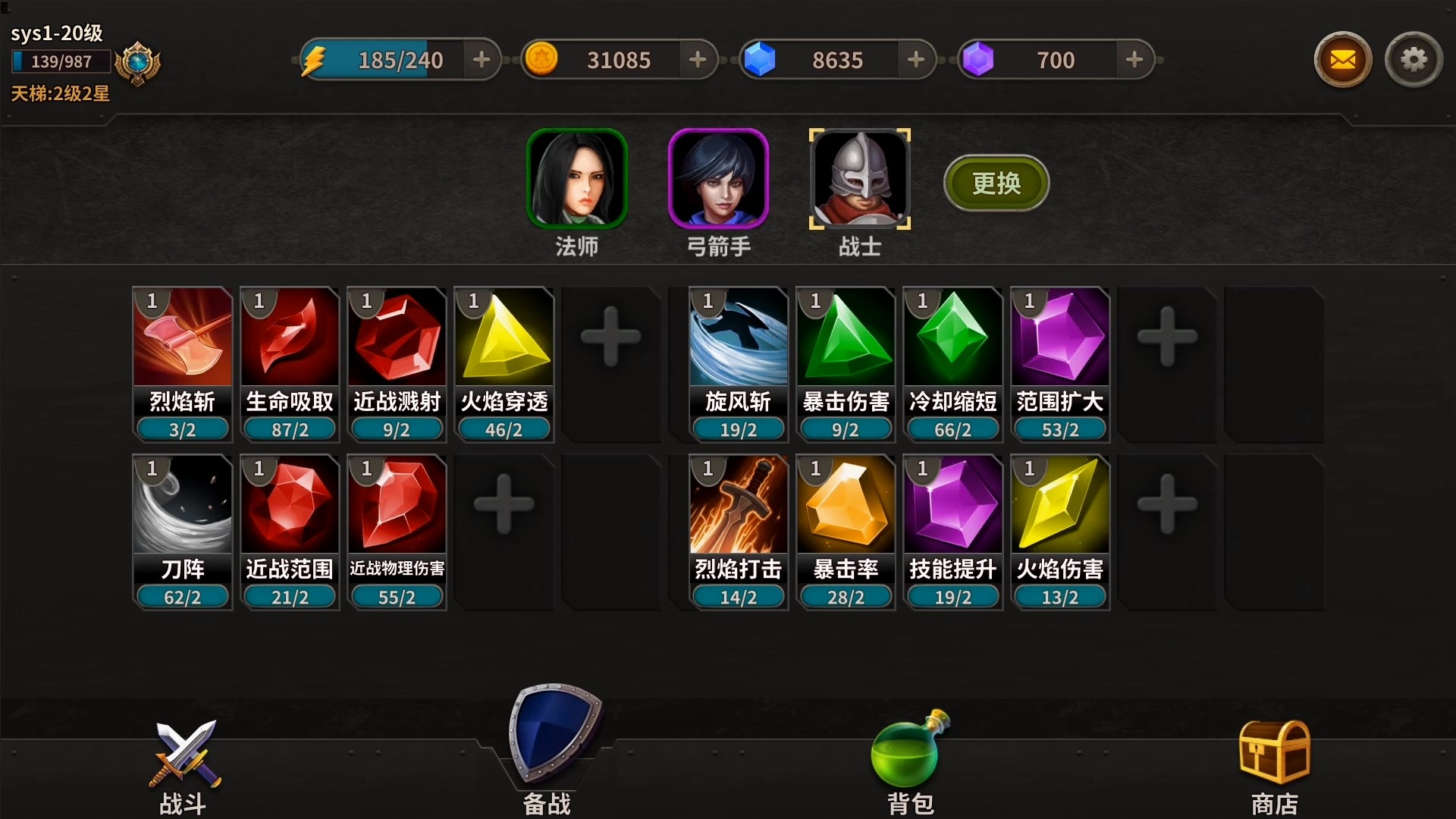Select the 战士 character portrait
1456x819 pixels.
click(x=860, y=179)
